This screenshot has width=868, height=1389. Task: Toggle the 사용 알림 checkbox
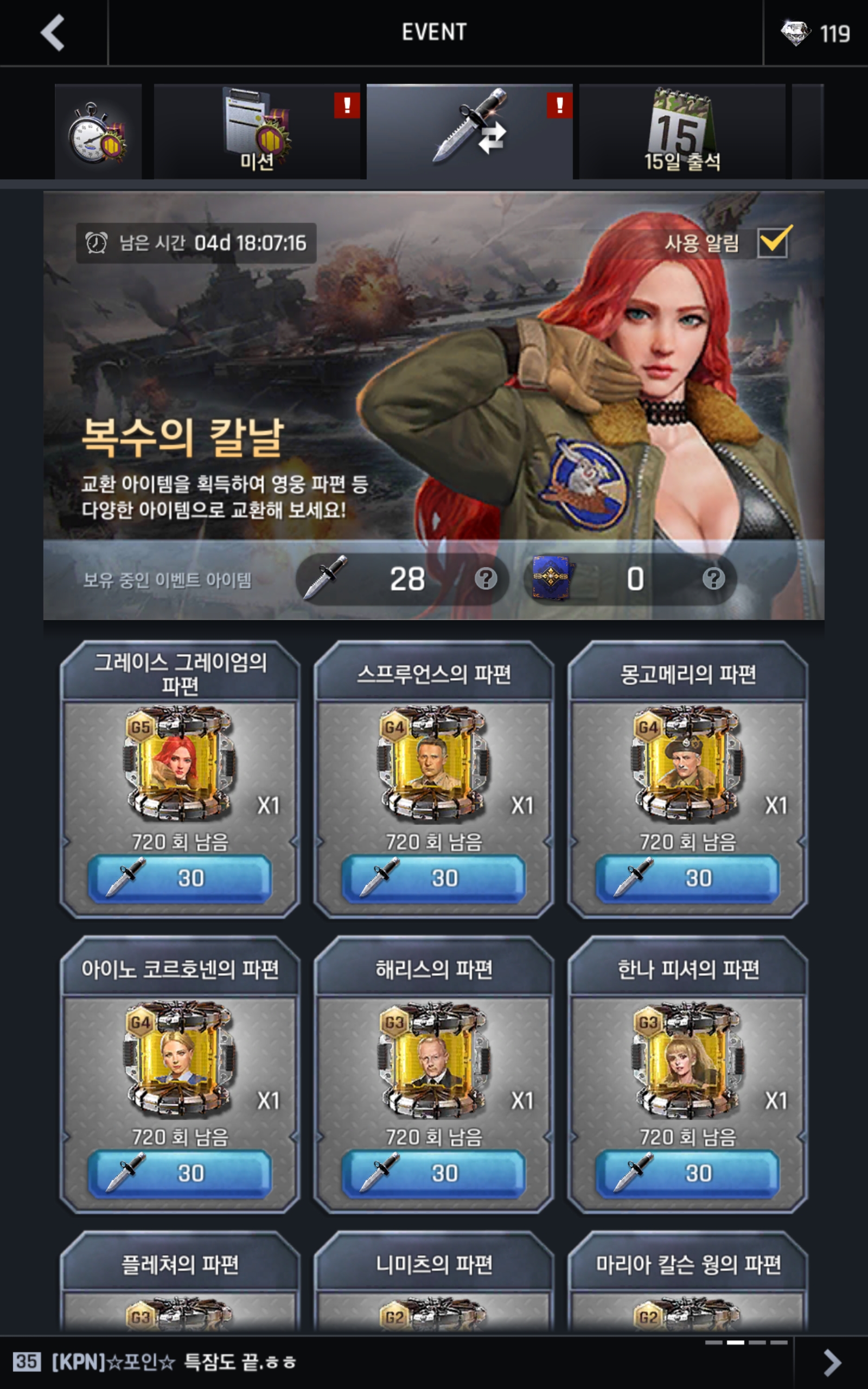tap(773, 242)
